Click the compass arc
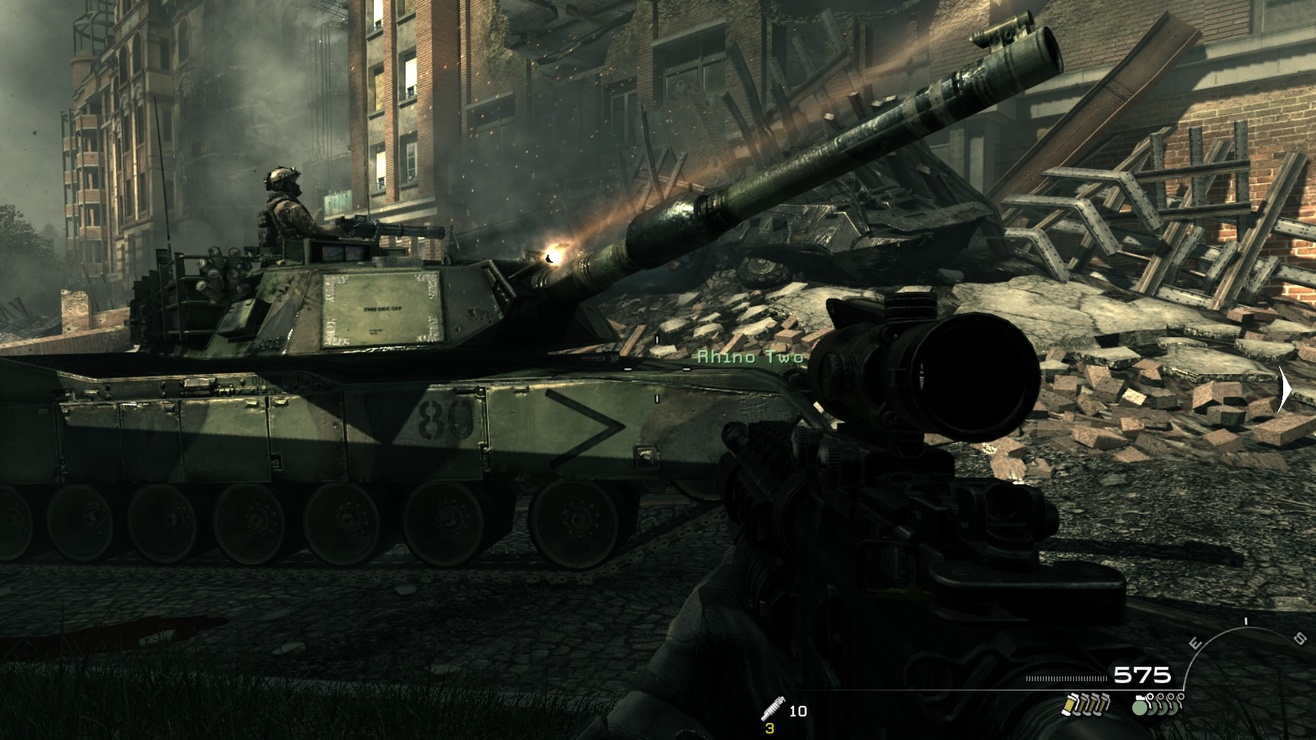 click(1244, 640)
